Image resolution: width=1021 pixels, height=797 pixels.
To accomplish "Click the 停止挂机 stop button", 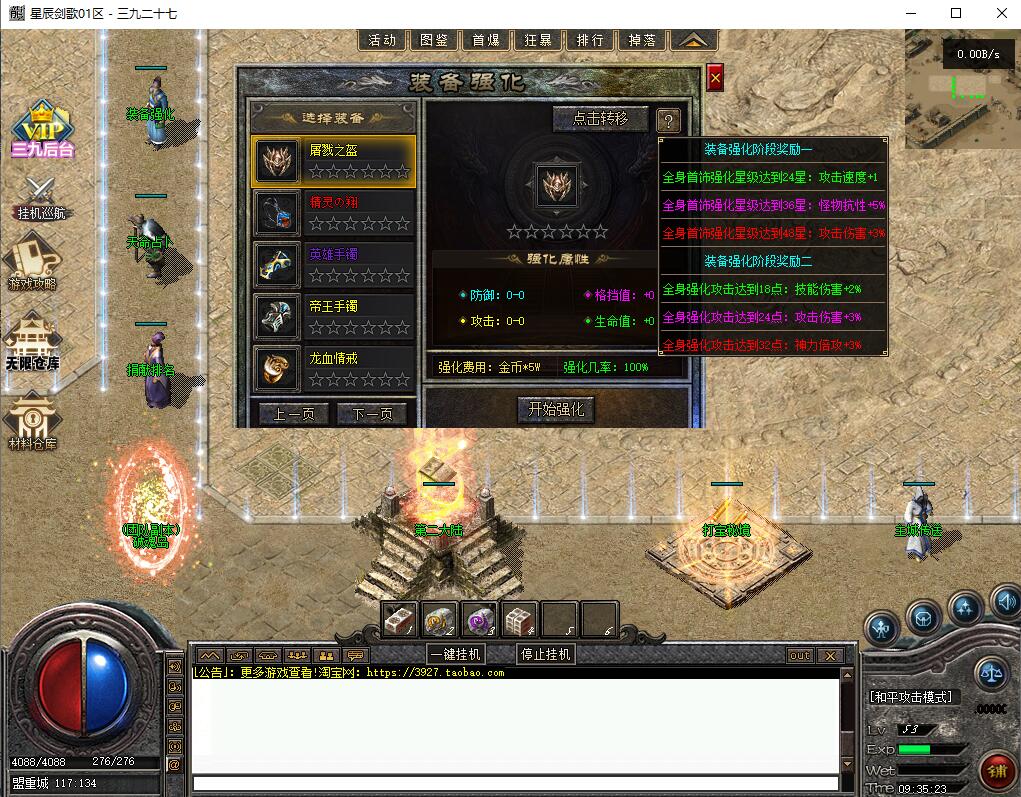I will click(x=546, y=654).
